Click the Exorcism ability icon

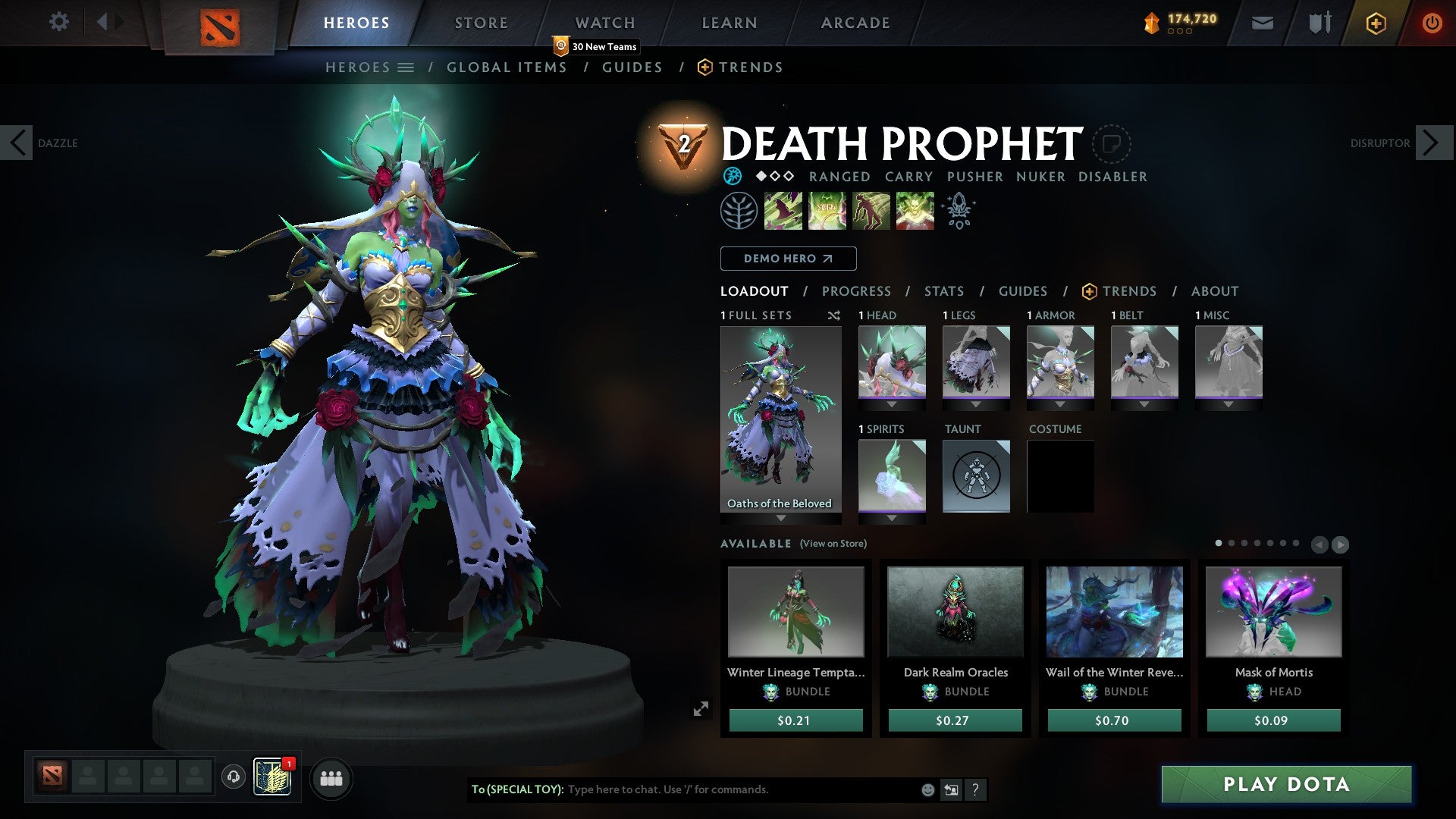click(914, 211)
